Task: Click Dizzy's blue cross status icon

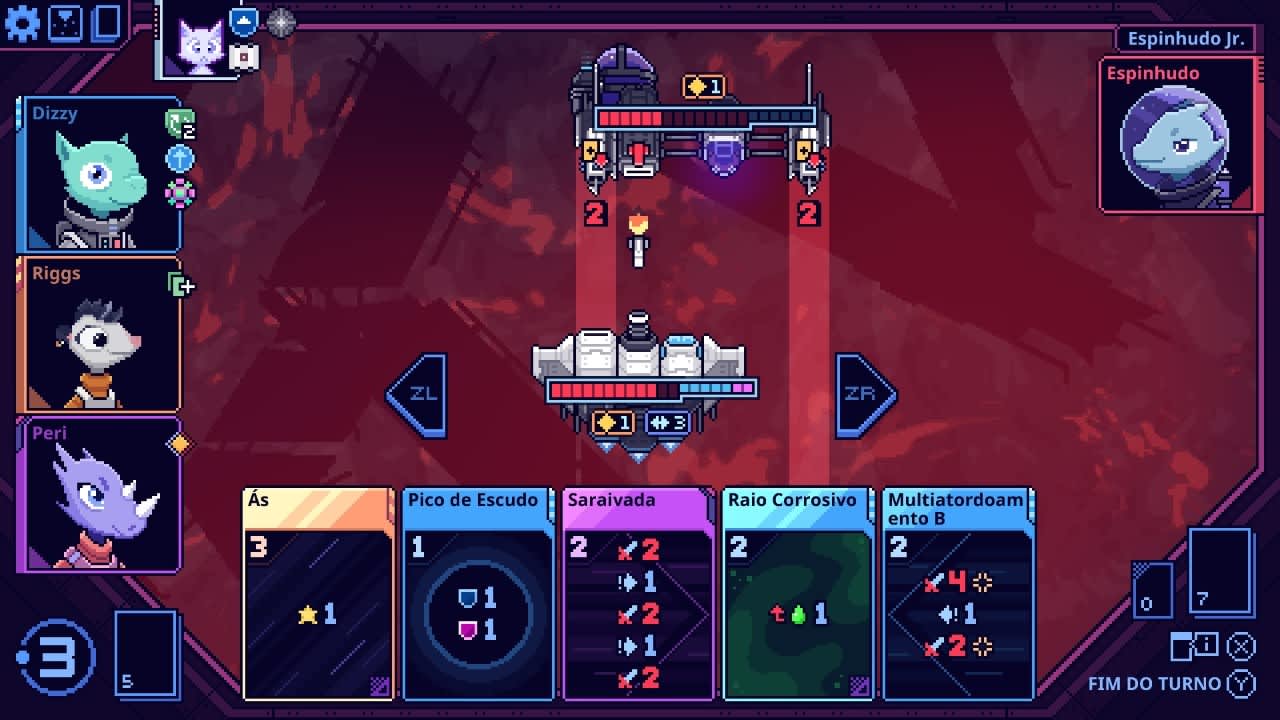Action: coord(180,156)
